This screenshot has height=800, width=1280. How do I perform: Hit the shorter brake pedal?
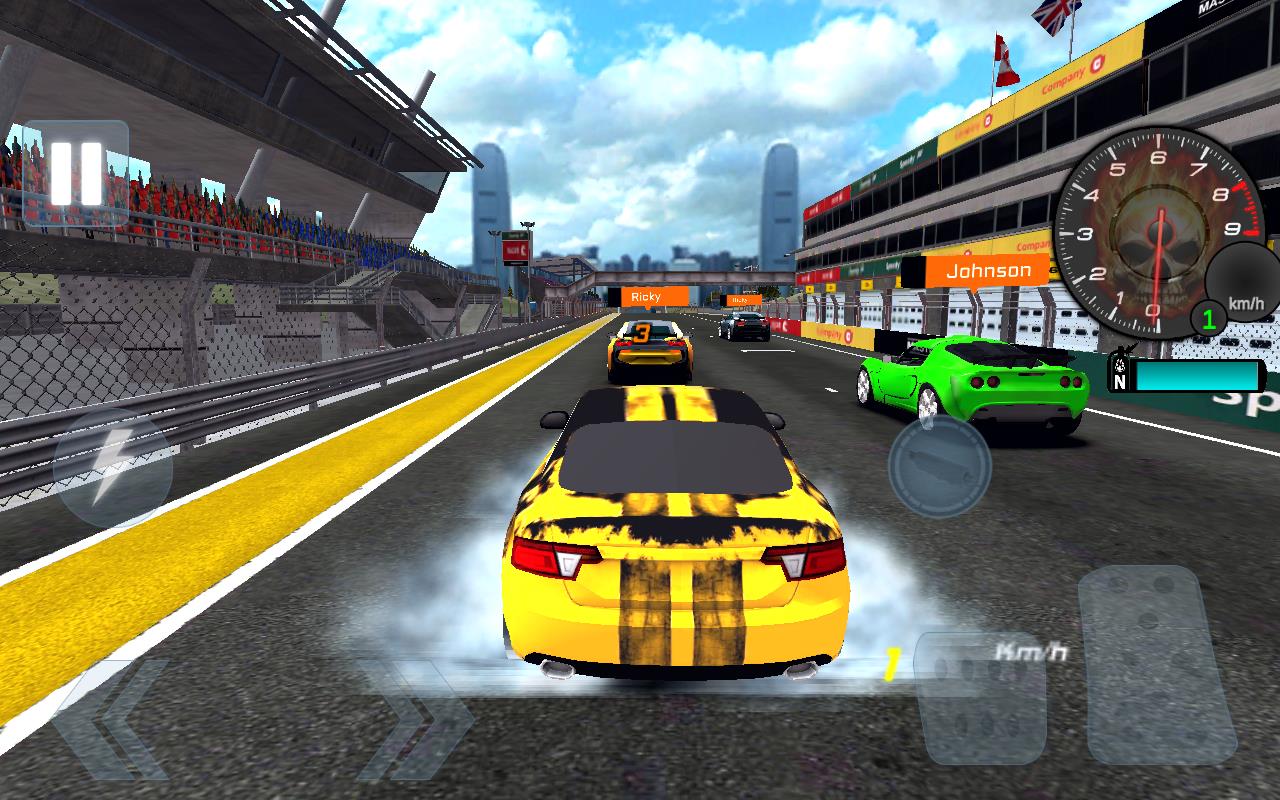tap(981, 698)
